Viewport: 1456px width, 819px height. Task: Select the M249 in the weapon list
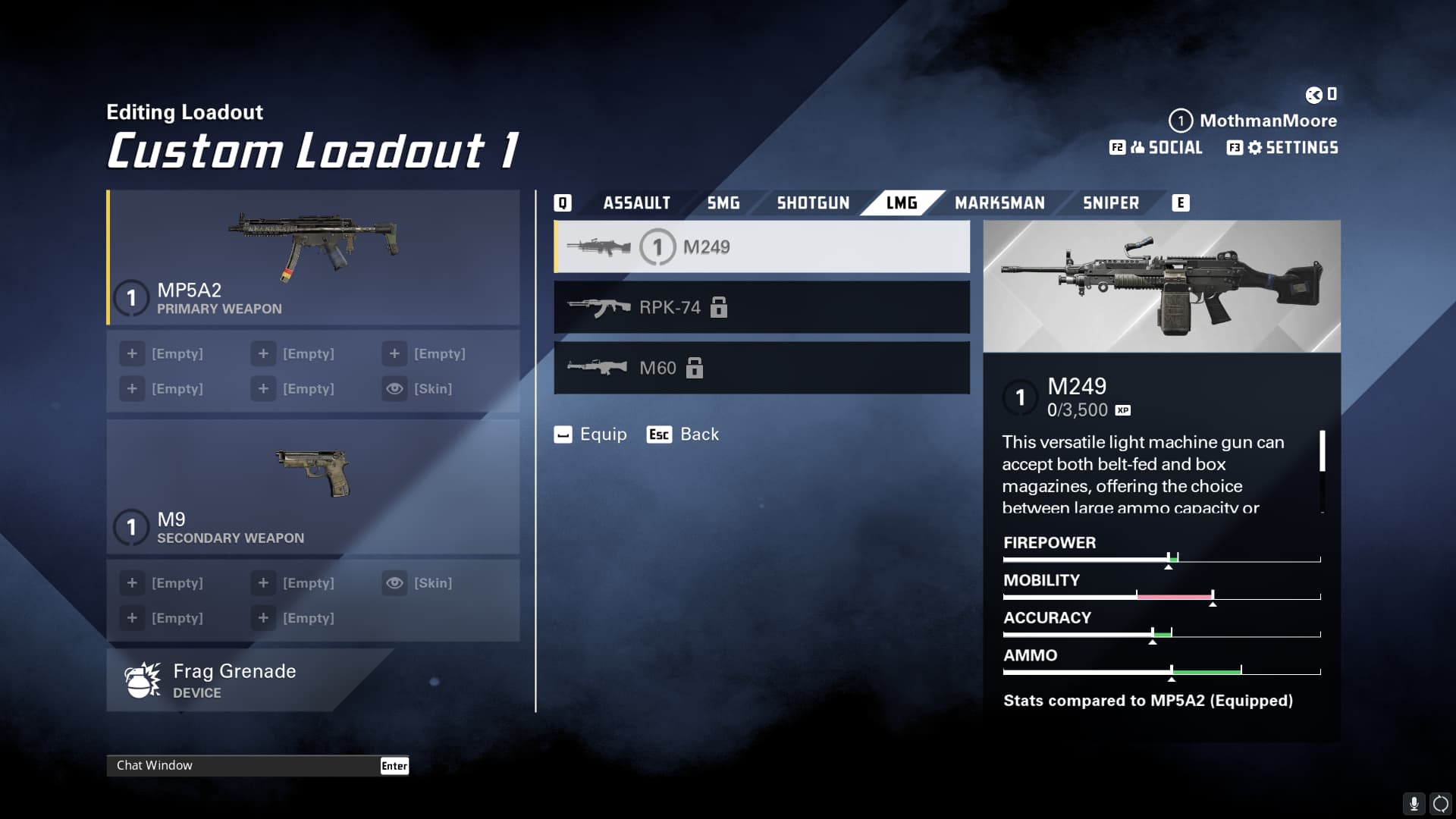click(x=761, y=247)
